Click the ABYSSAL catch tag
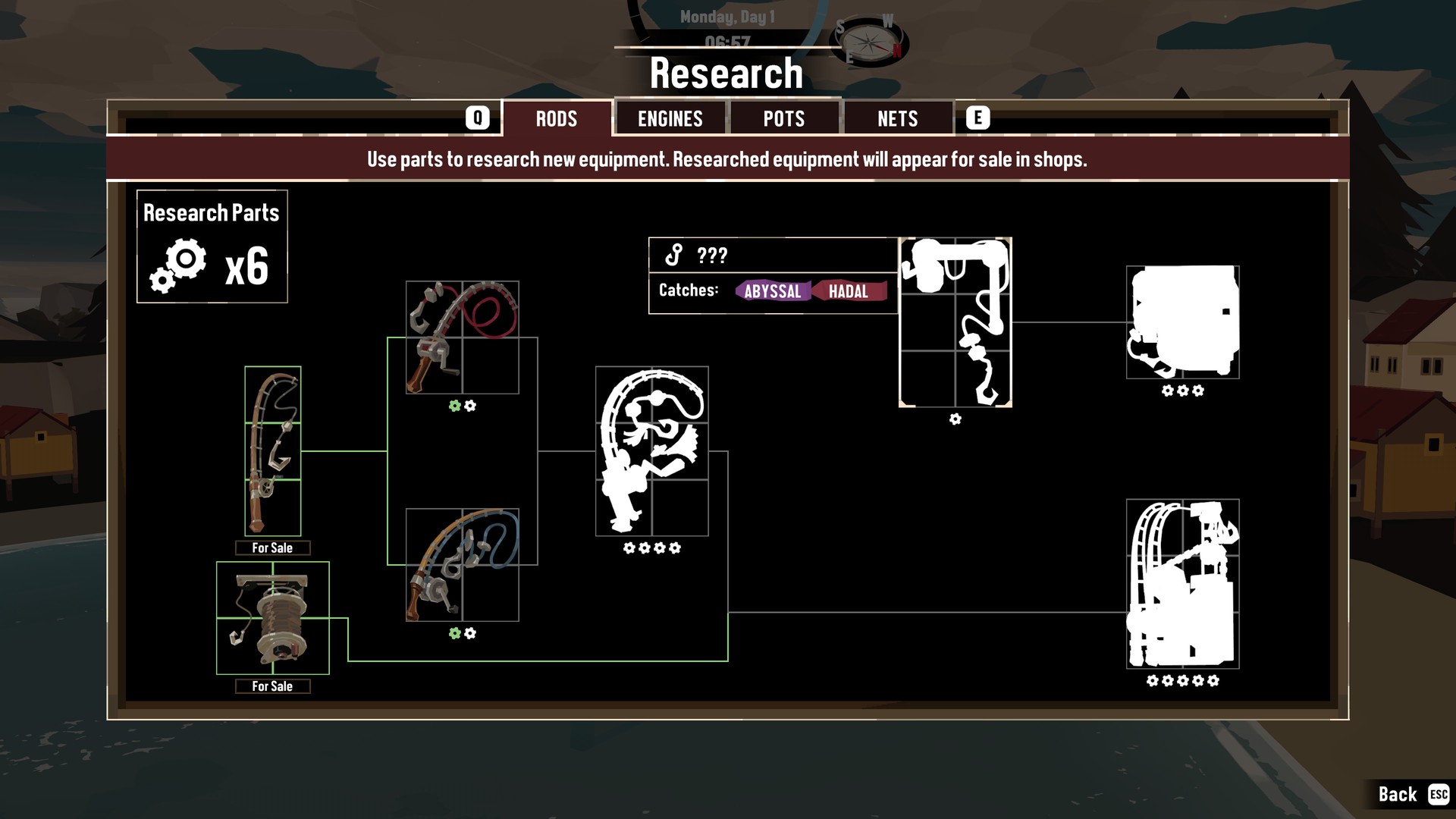This screenshot has width=1456, height=819. pos(773,291)
